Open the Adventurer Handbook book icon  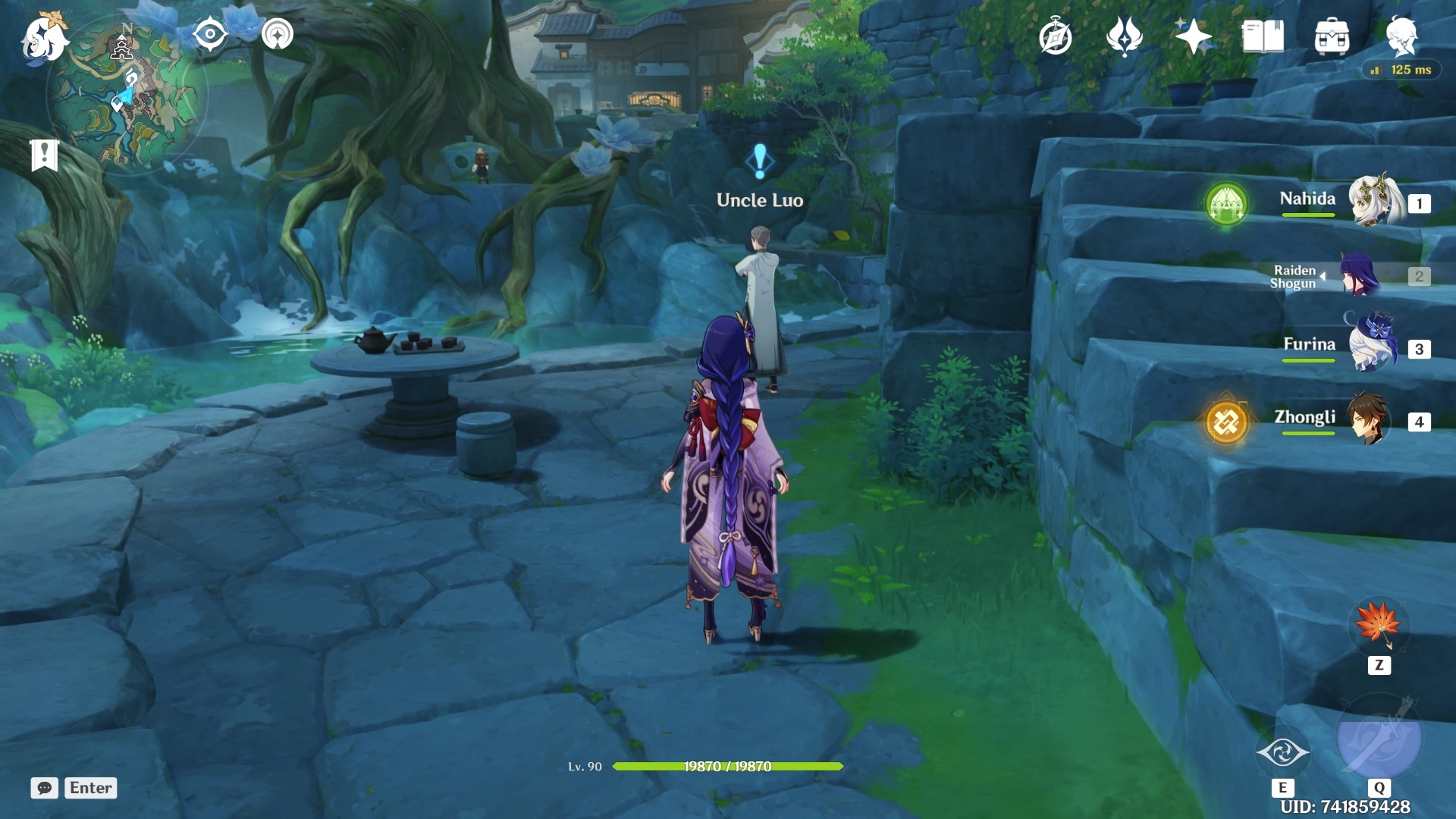(1263, 36)
